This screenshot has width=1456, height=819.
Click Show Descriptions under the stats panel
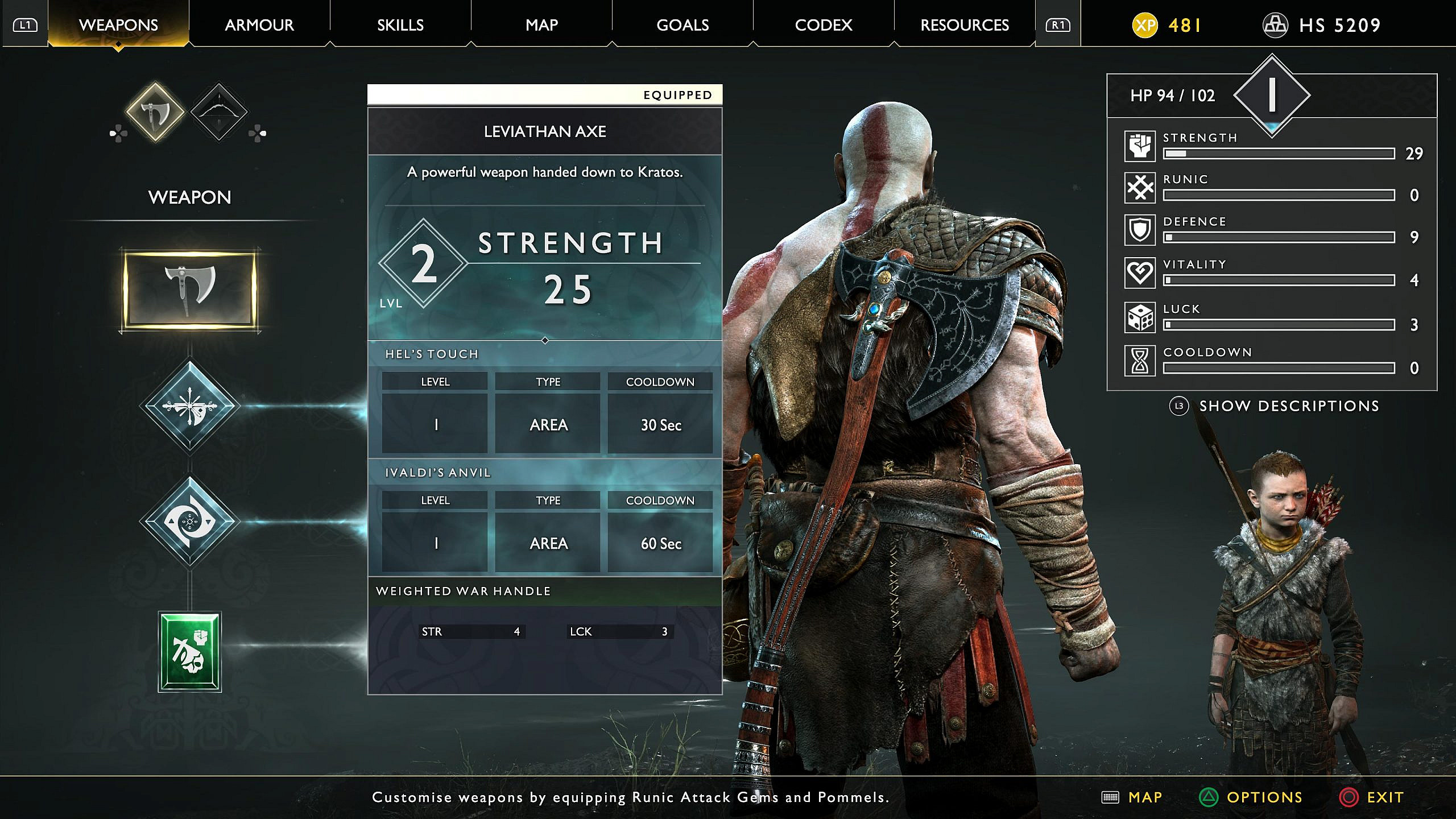point(1289,406)
